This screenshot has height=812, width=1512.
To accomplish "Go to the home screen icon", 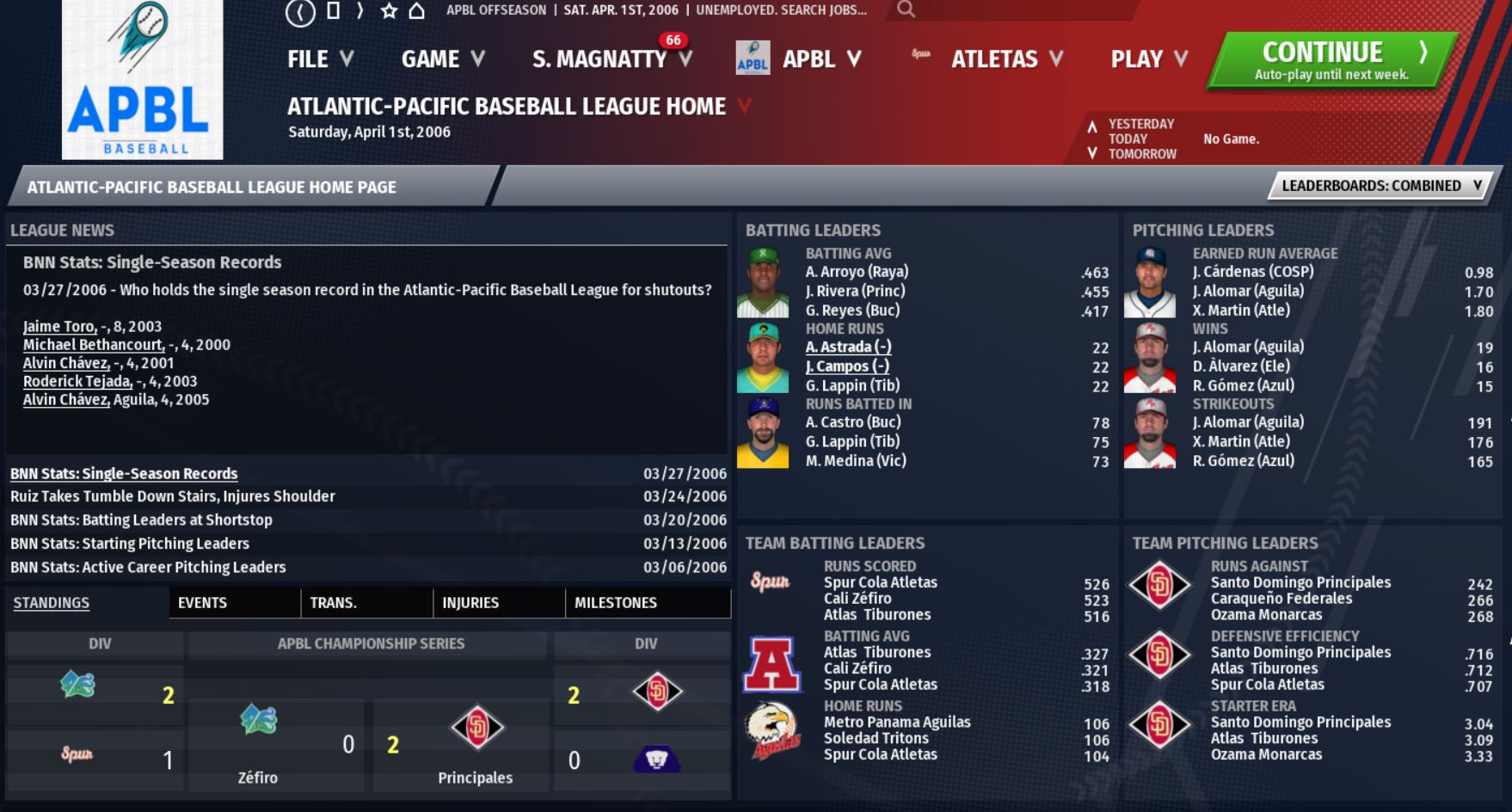I will (x=417, y=11).
